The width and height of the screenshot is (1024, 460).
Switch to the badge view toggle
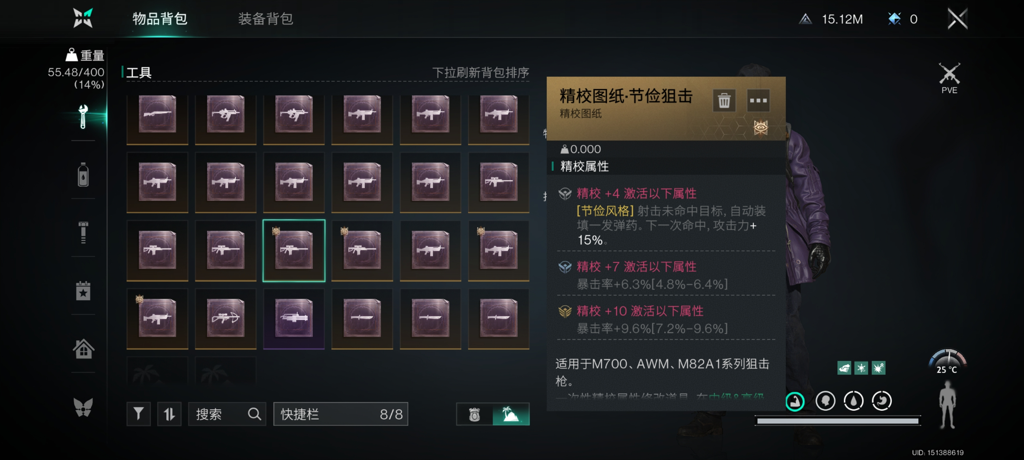(x=475, y=414)
